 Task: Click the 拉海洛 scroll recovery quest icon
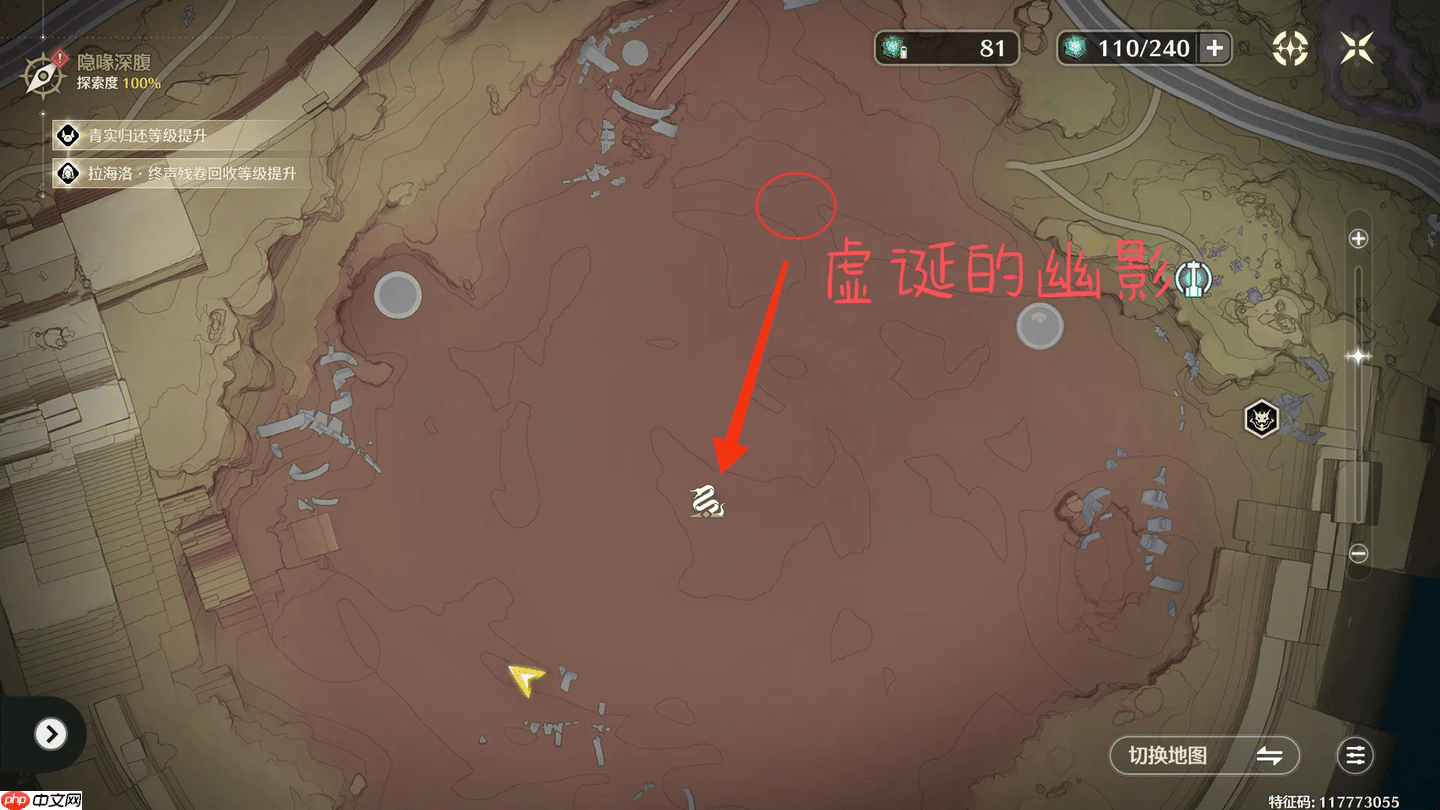pyautogui.click(x=69, y=172)
